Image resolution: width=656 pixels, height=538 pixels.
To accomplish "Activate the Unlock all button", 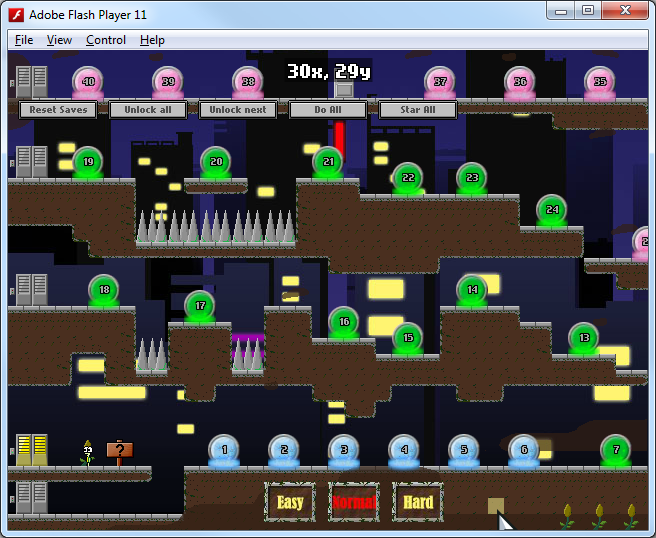I will (148, 110).
